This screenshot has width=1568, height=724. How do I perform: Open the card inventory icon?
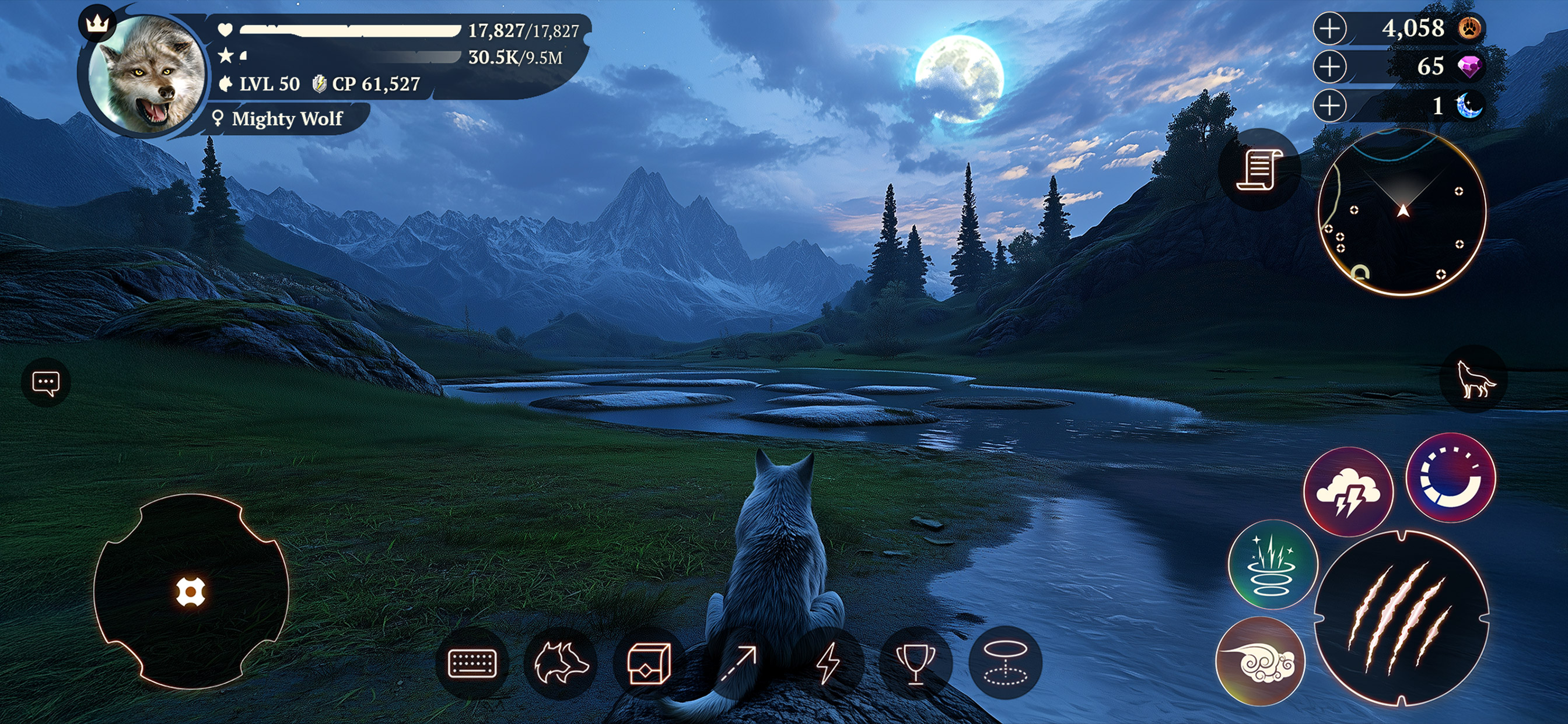pos(649,663)
